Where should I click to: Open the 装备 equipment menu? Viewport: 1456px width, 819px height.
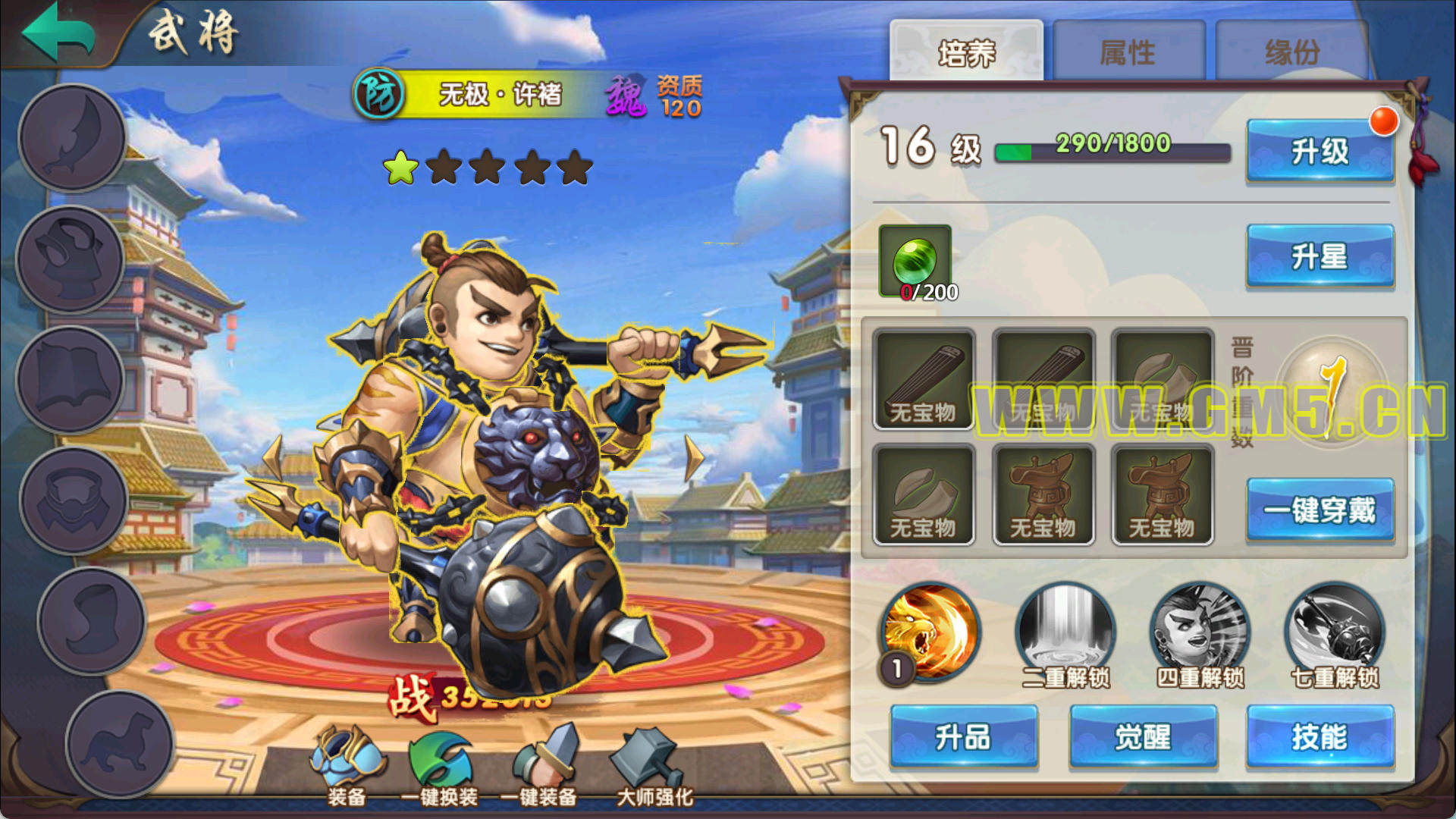(x=347, y=762)
